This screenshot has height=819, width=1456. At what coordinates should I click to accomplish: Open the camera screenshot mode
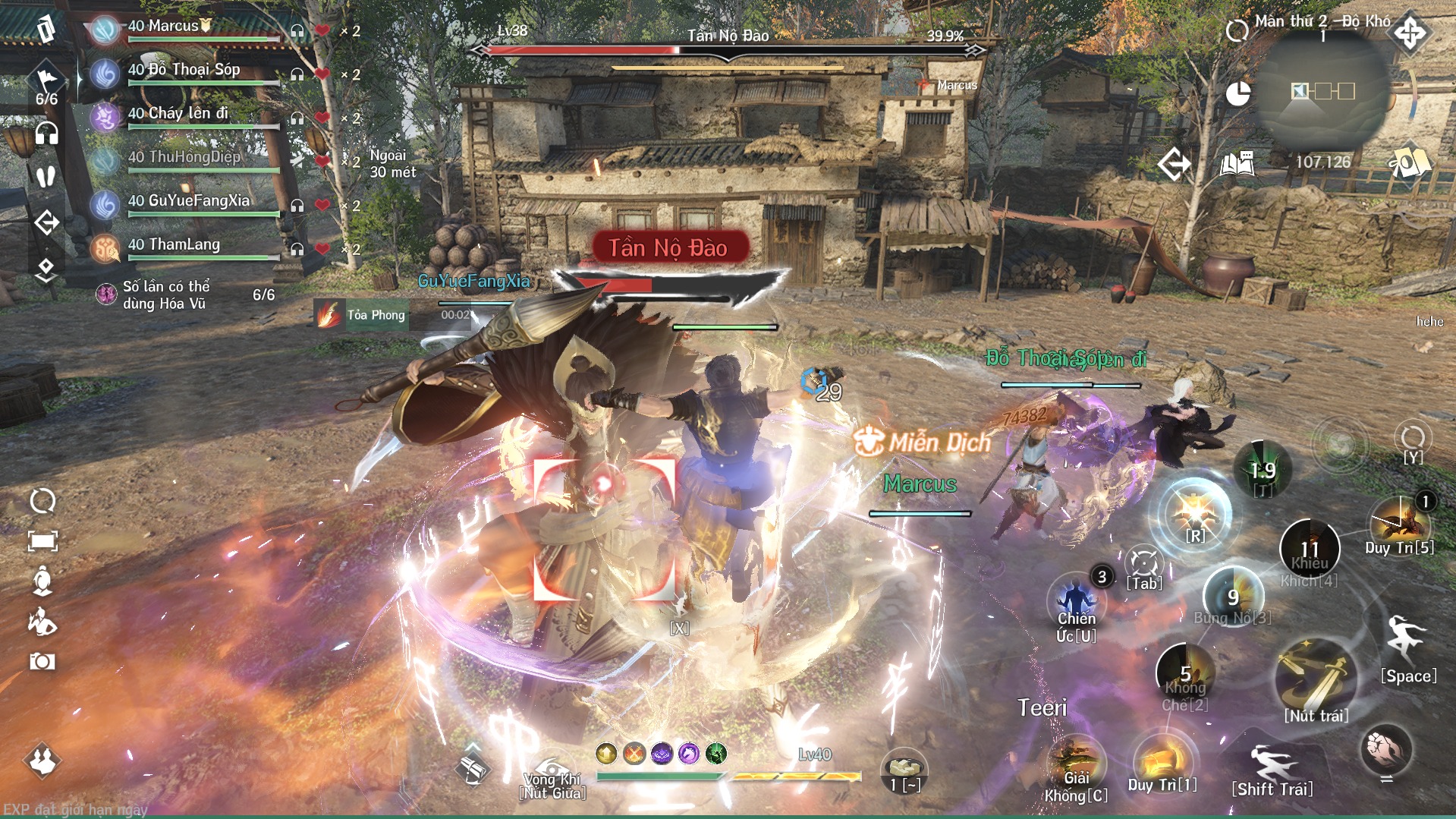(42, 662)
